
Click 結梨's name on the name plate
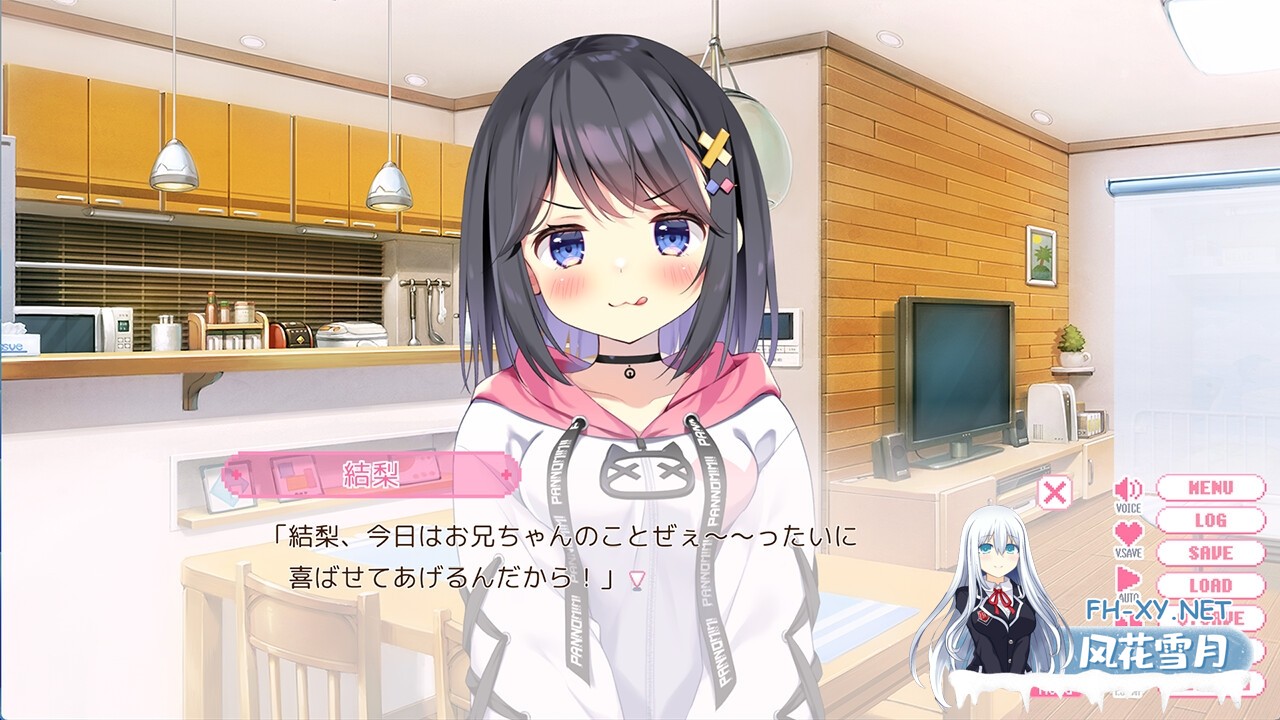371,474
